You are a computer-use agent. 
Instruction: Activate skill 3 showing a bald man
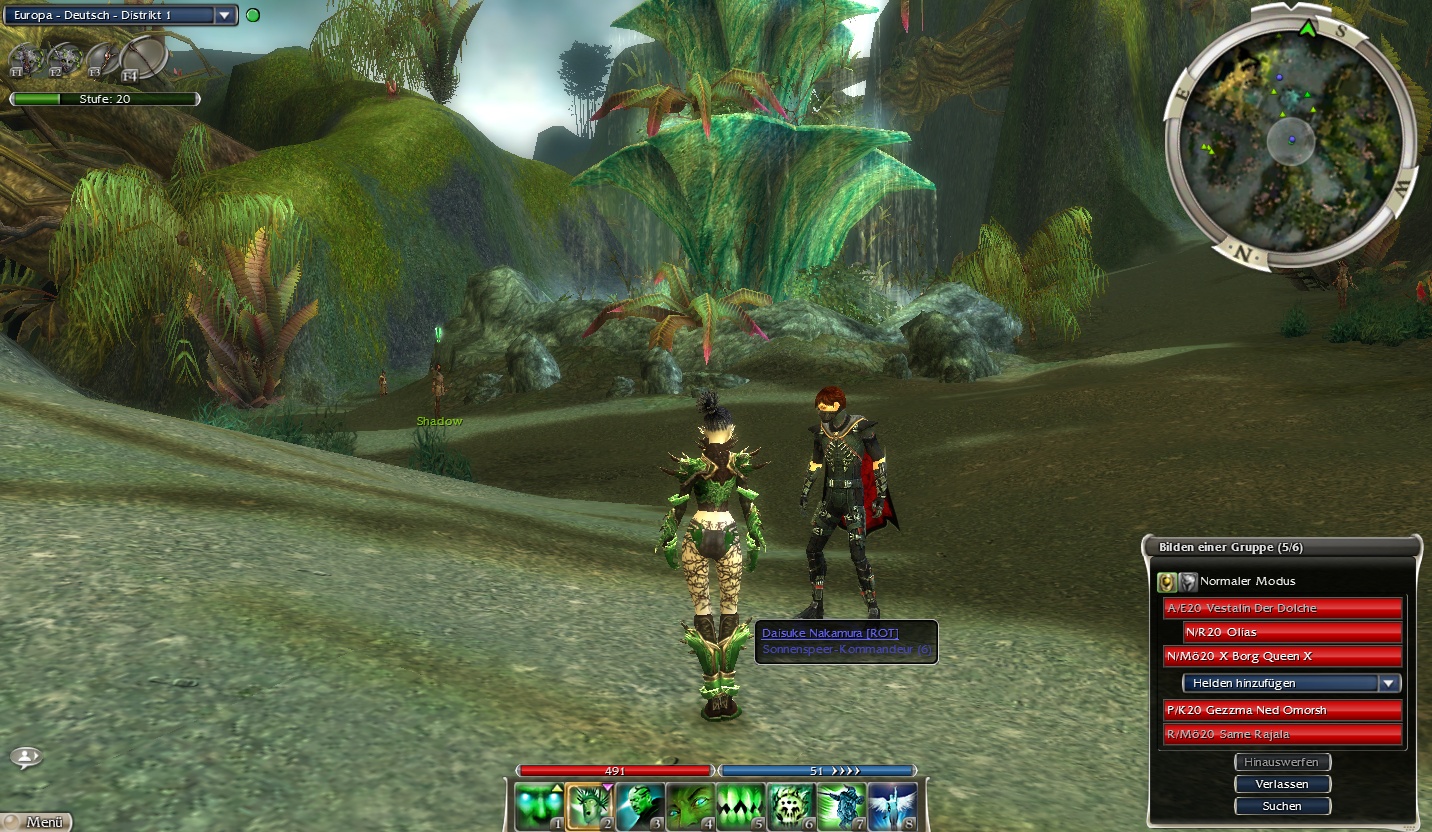tap(640, 806)
